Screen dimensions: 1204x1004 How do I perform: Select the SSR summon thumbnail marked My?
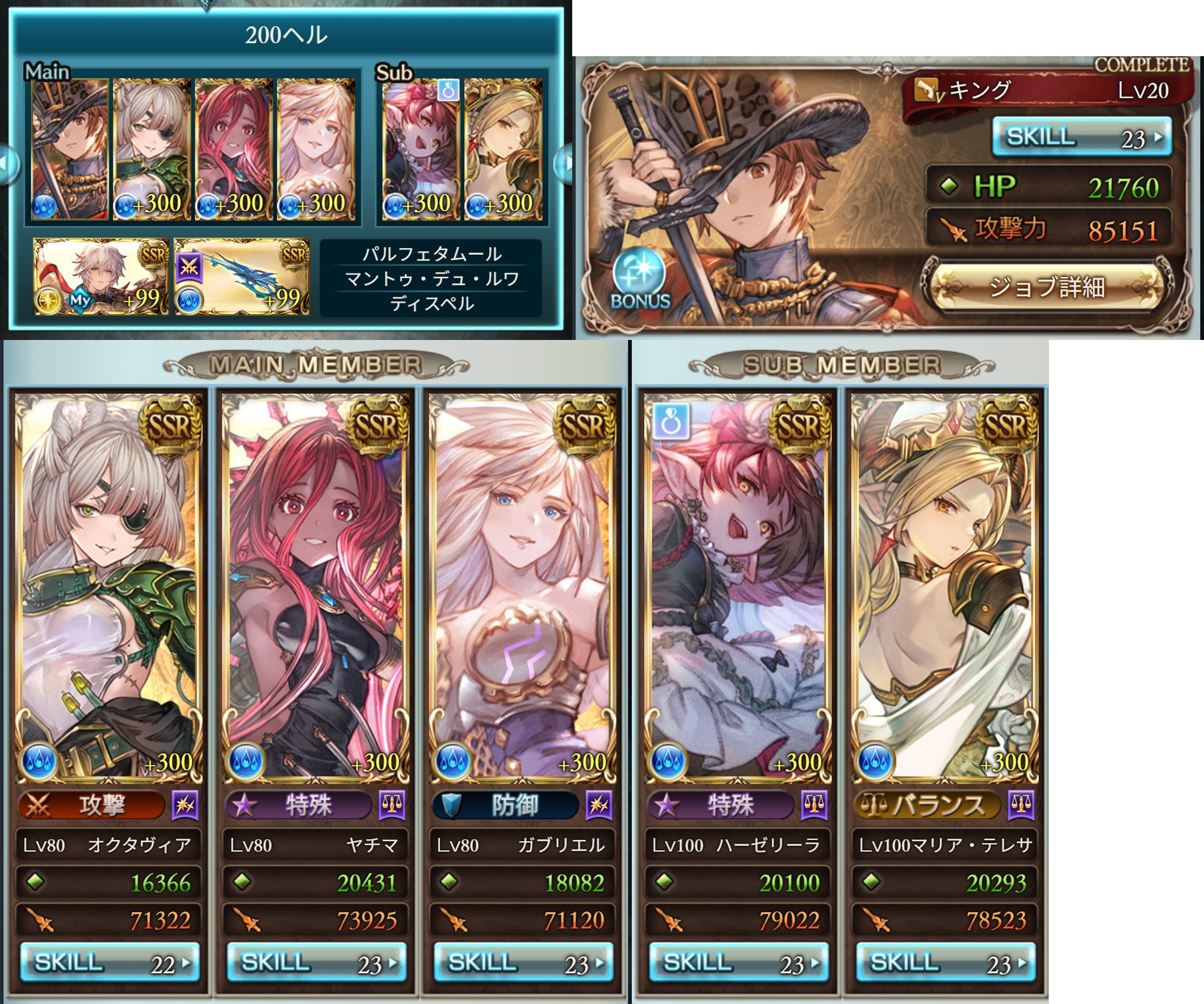point(101,277)
